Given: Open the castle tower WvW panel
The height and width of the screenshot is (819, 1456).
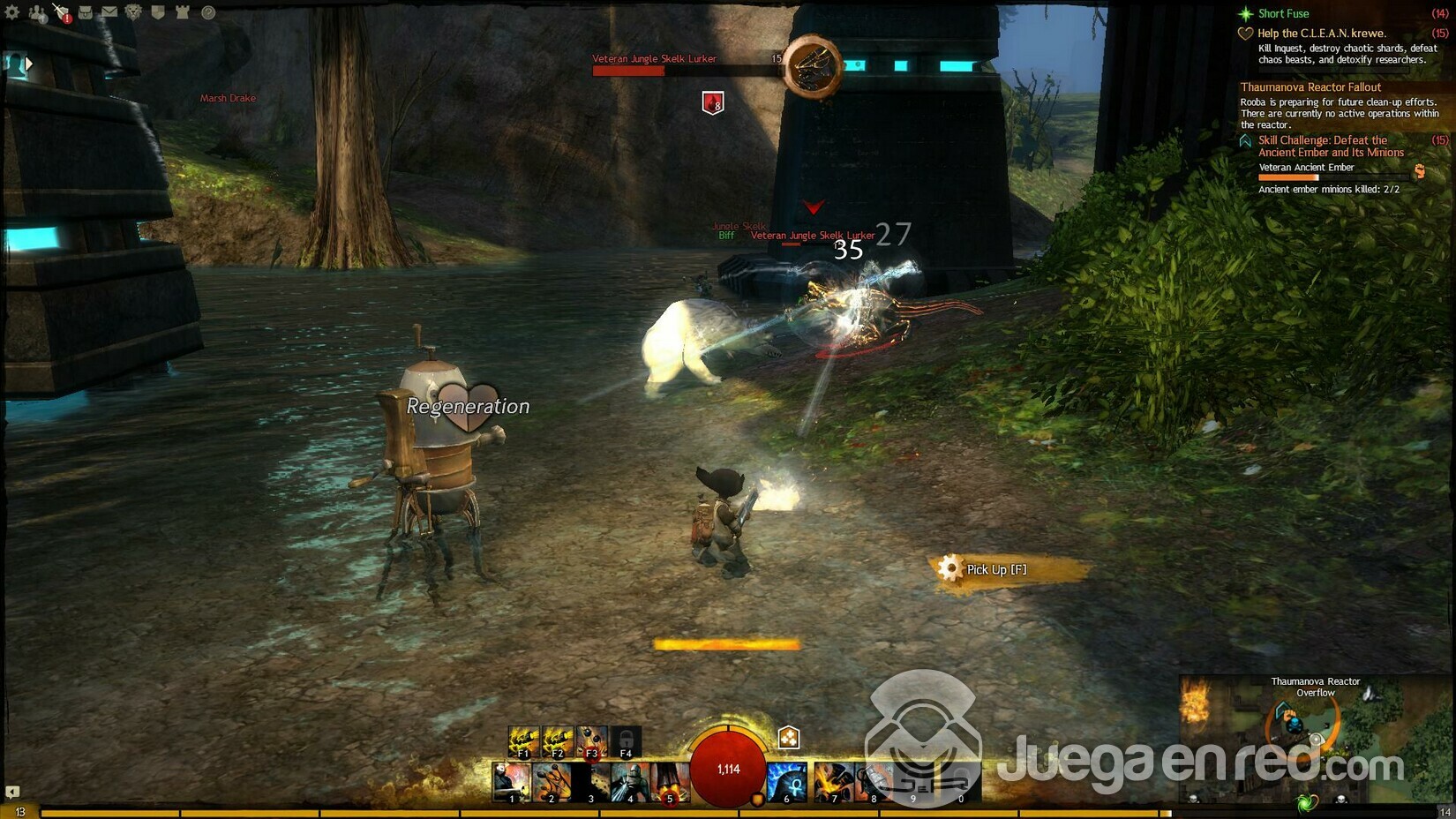Looking at the screenshot, I should point(183,12).
